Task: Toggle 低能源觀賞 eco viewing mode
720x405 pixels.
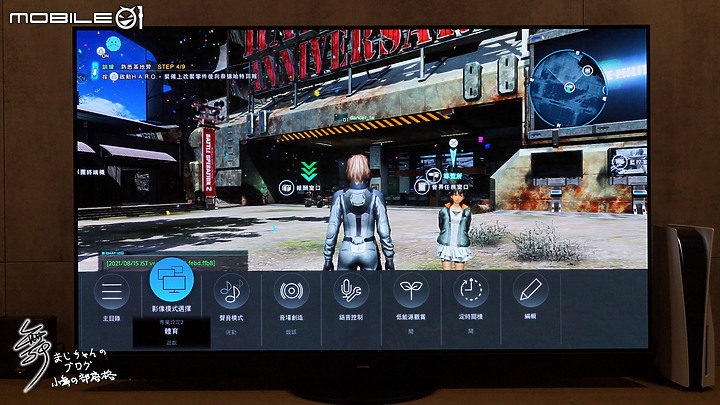Action: pos(412,292)
